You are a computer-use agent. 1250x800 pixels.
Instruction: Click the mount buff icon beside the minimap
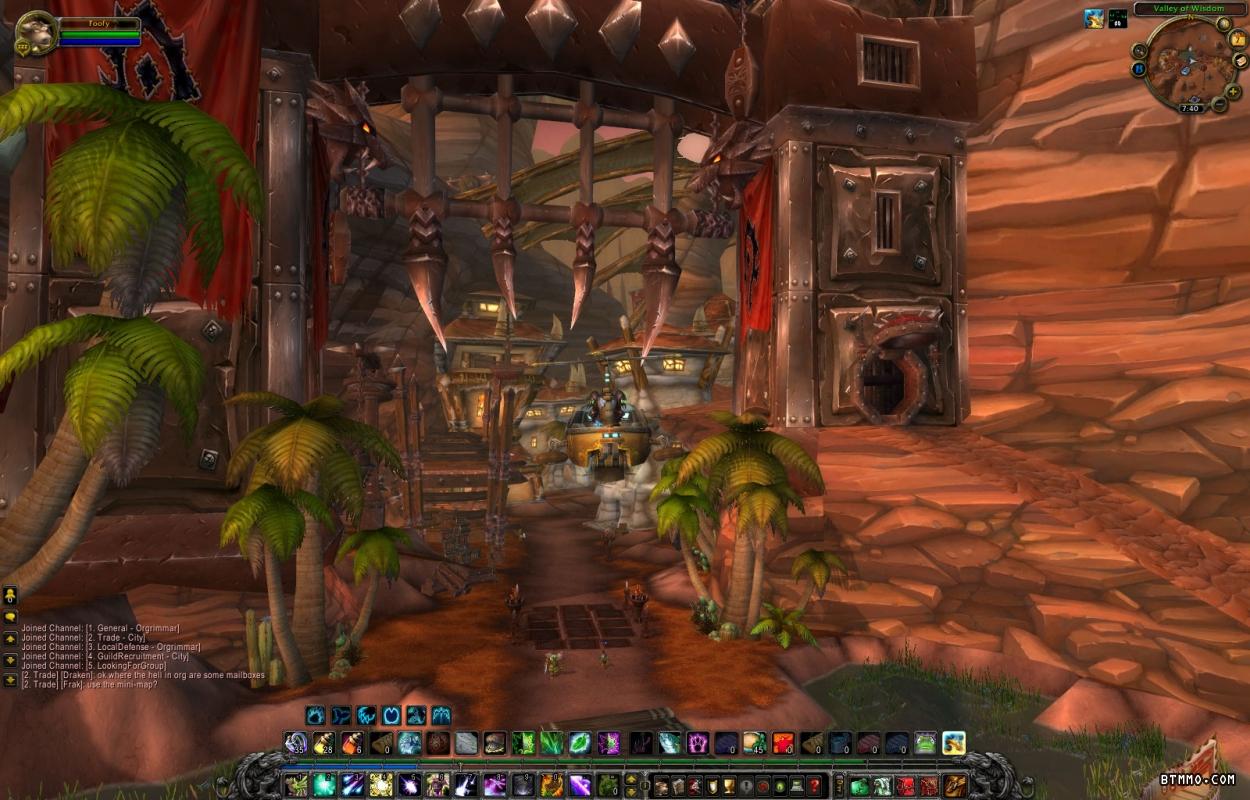(x=1095, y=18)
